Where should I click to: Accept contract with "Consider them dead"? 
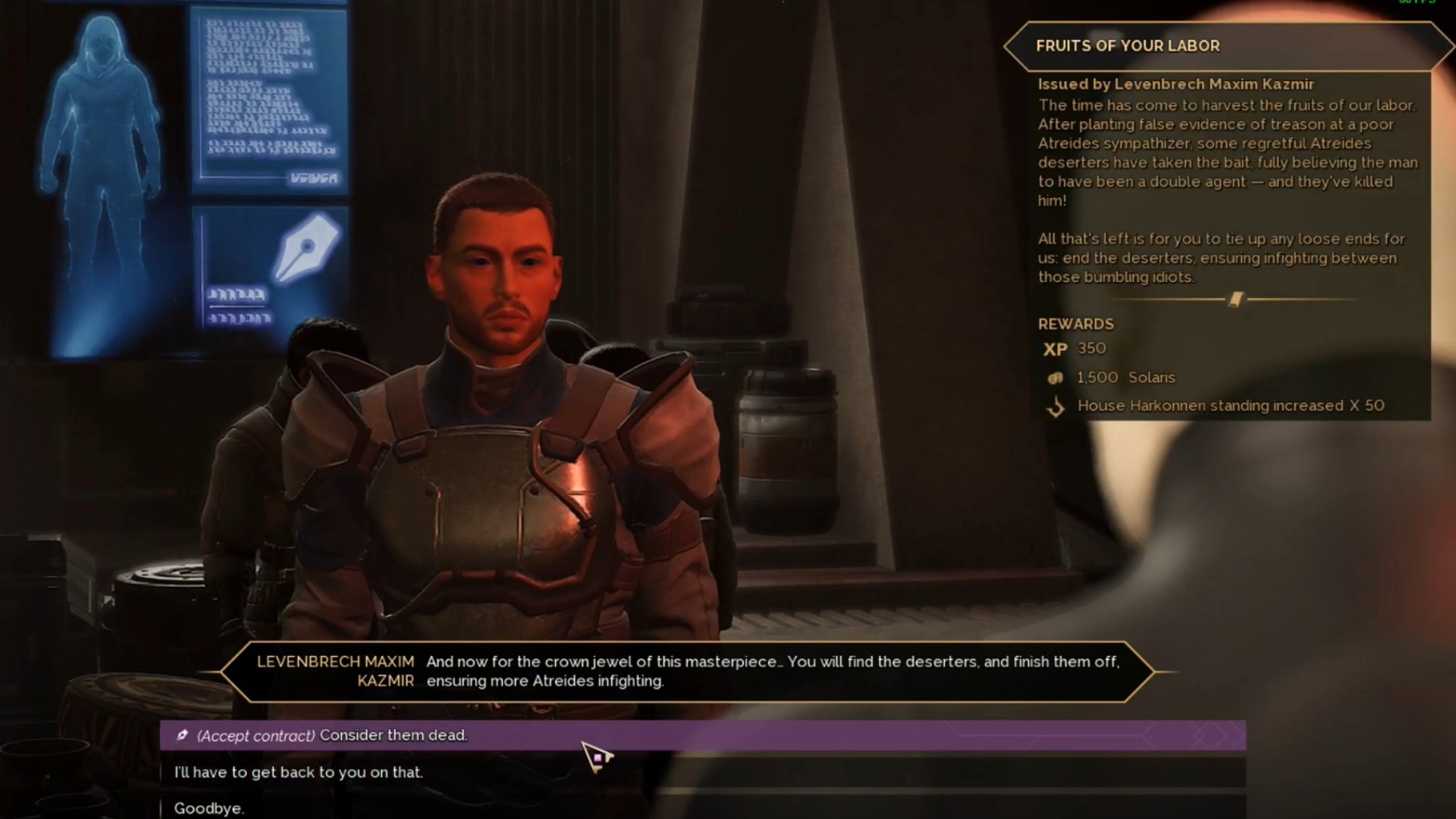(331, 735)
